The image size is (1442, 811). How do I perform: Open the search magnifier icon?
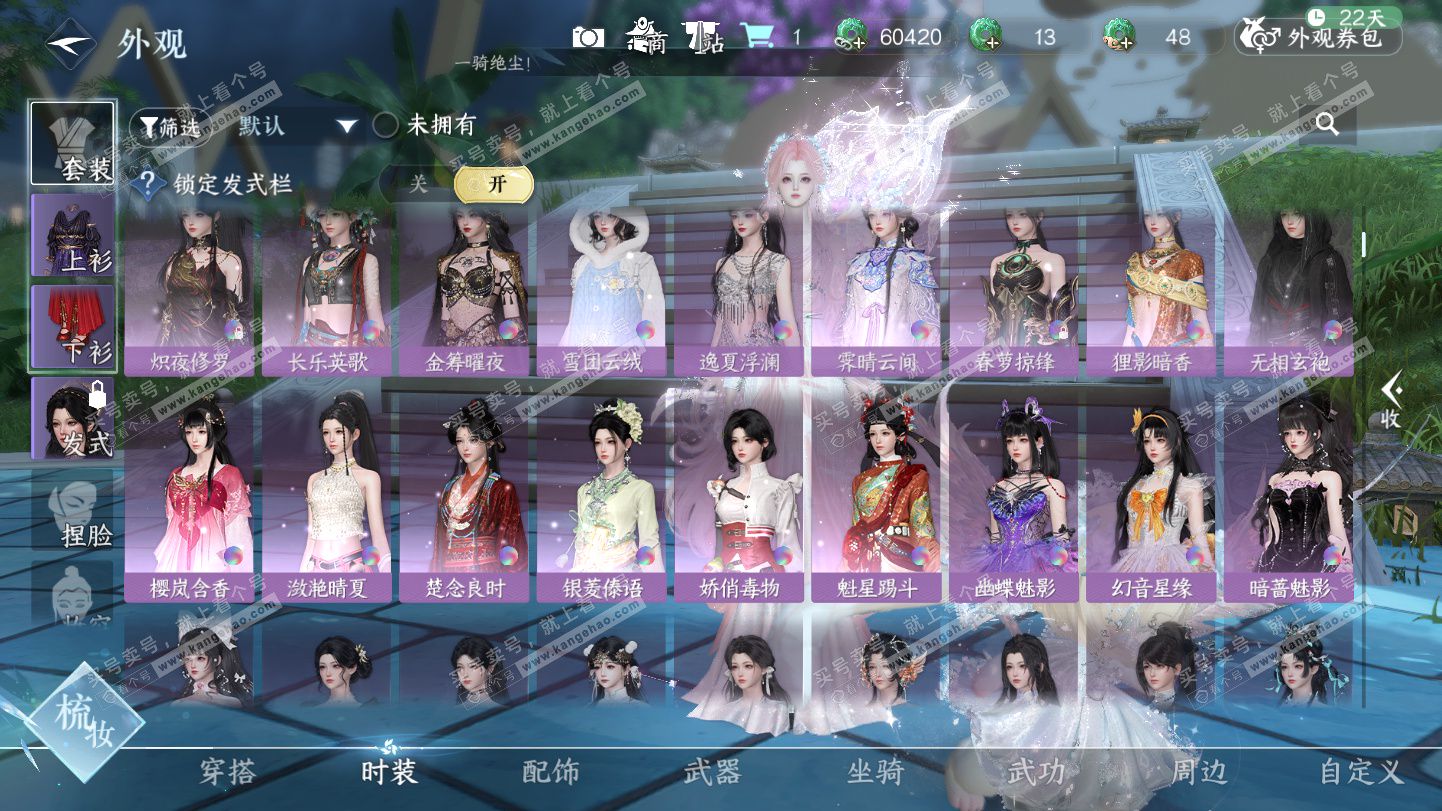tap(1327, 124)
